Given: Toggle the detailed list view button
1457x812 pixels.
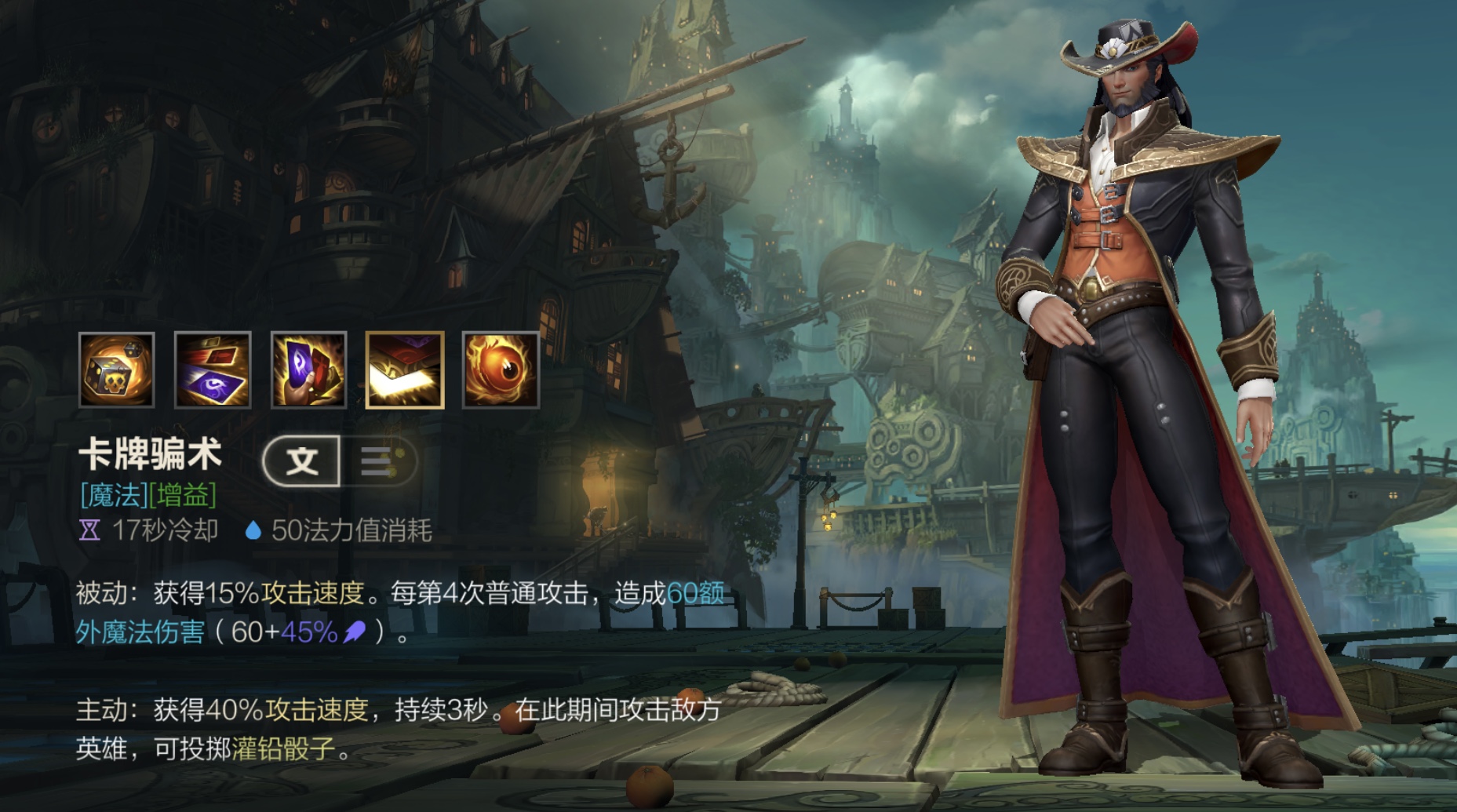Looking at the screenshot, I should click(x=378, y=461).
